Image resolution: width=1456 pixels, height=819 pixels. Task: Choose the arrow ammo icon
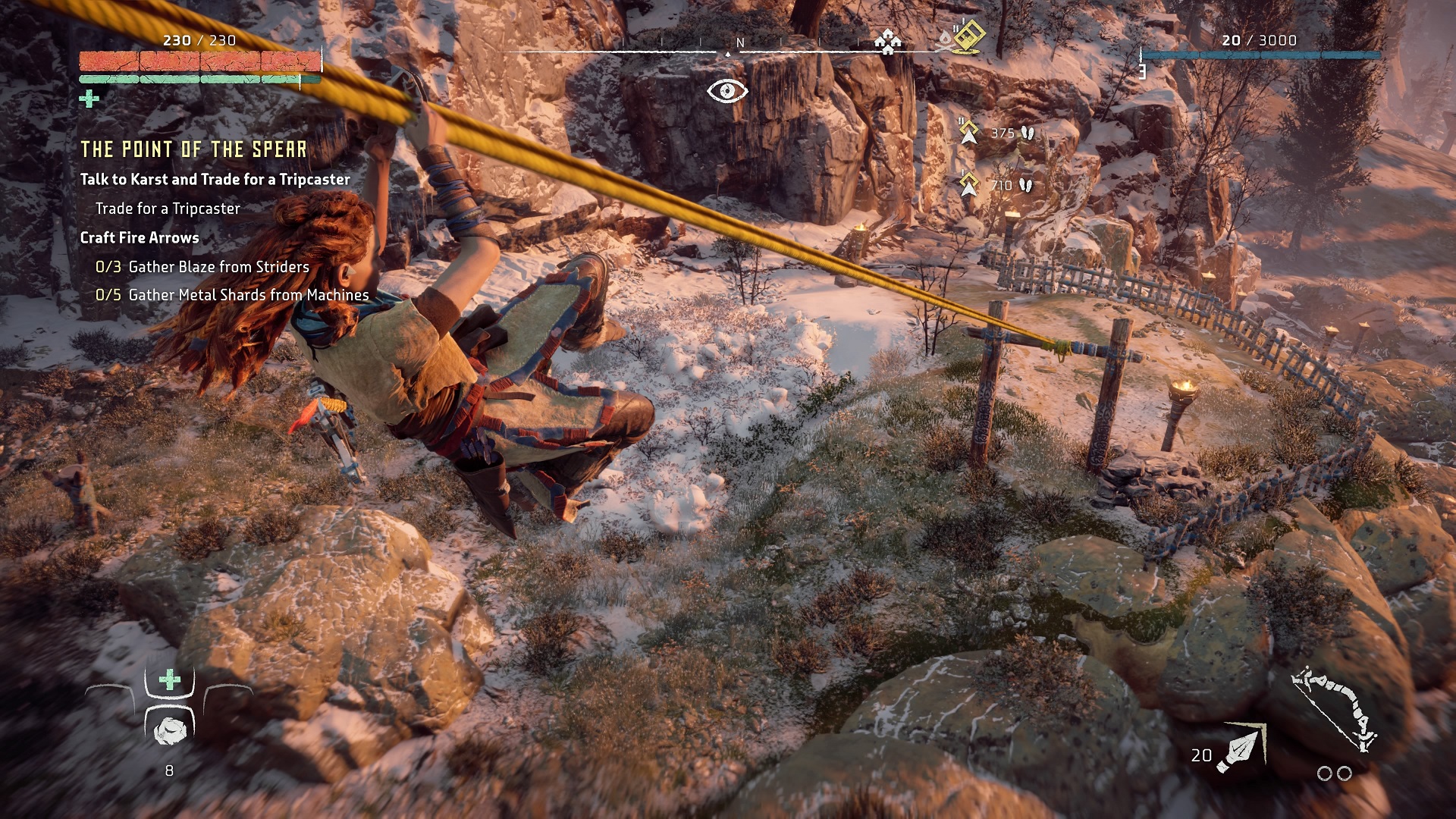(x=1241, y=748)
